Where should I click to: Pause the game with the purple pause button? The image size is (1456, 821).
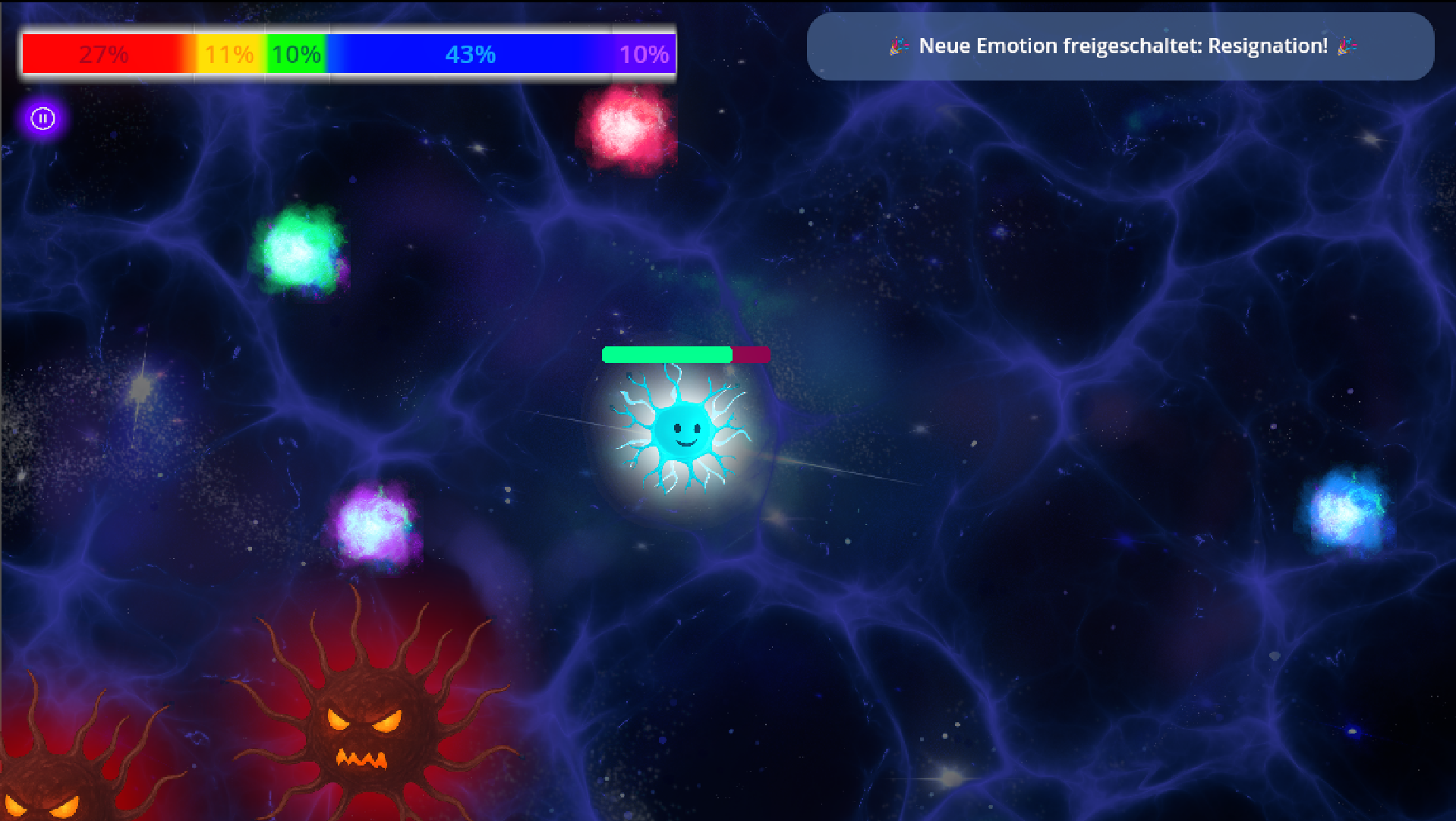43,118
